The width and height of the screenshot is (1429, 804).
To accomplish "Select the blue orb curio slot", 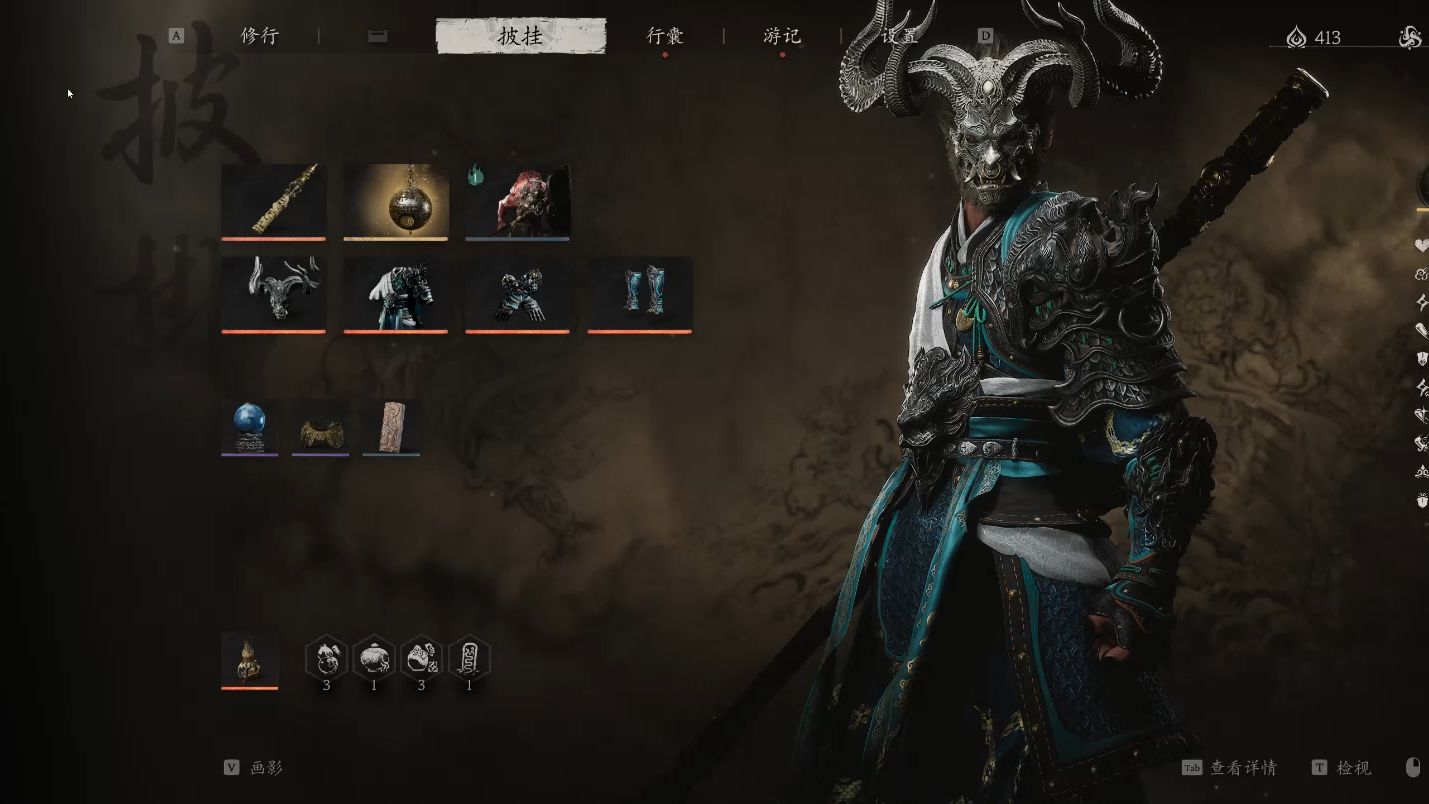I will 250,427.
